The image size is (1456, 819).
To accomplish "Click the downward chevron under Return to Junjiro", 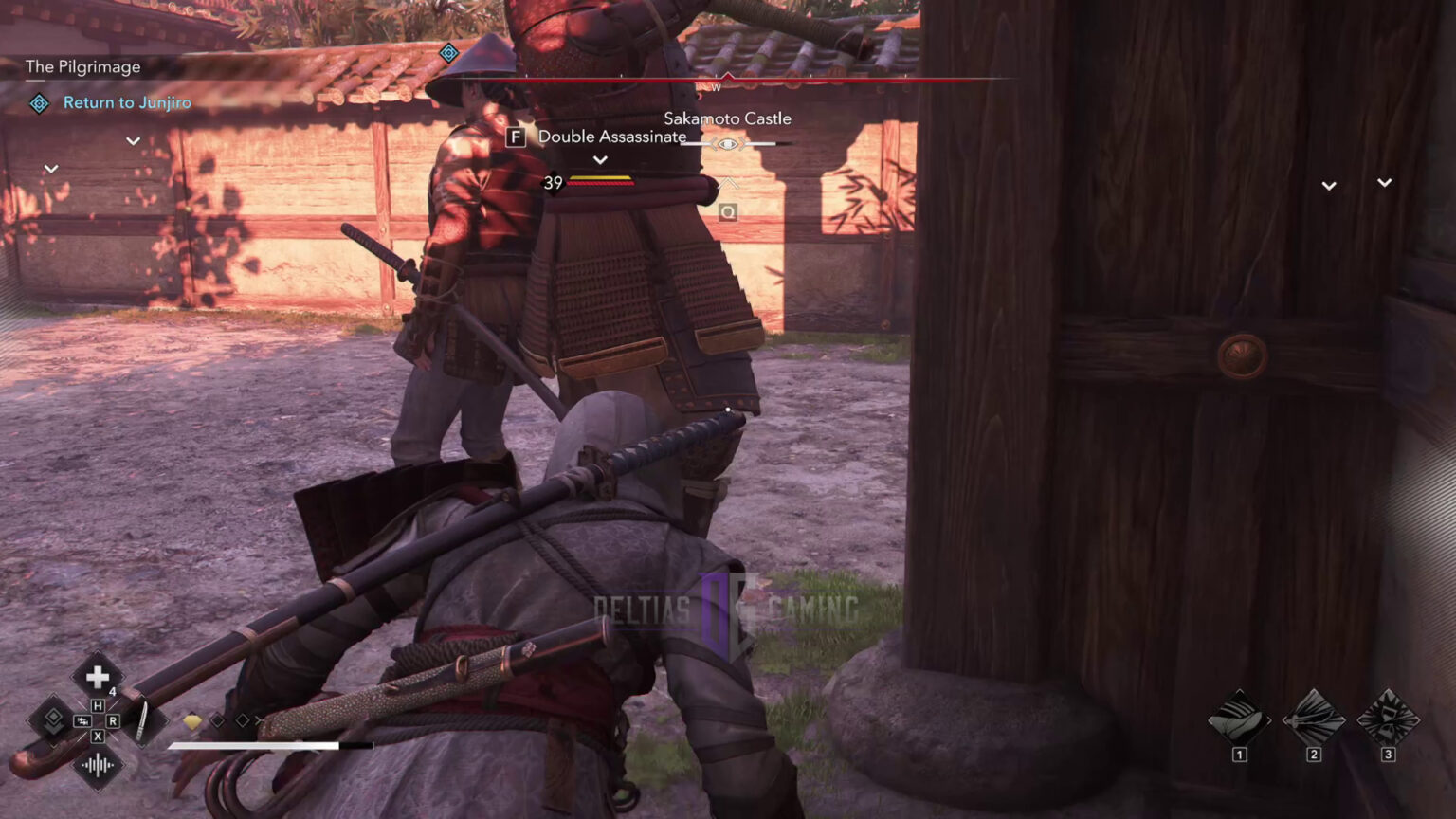I will tap(132, 140).
